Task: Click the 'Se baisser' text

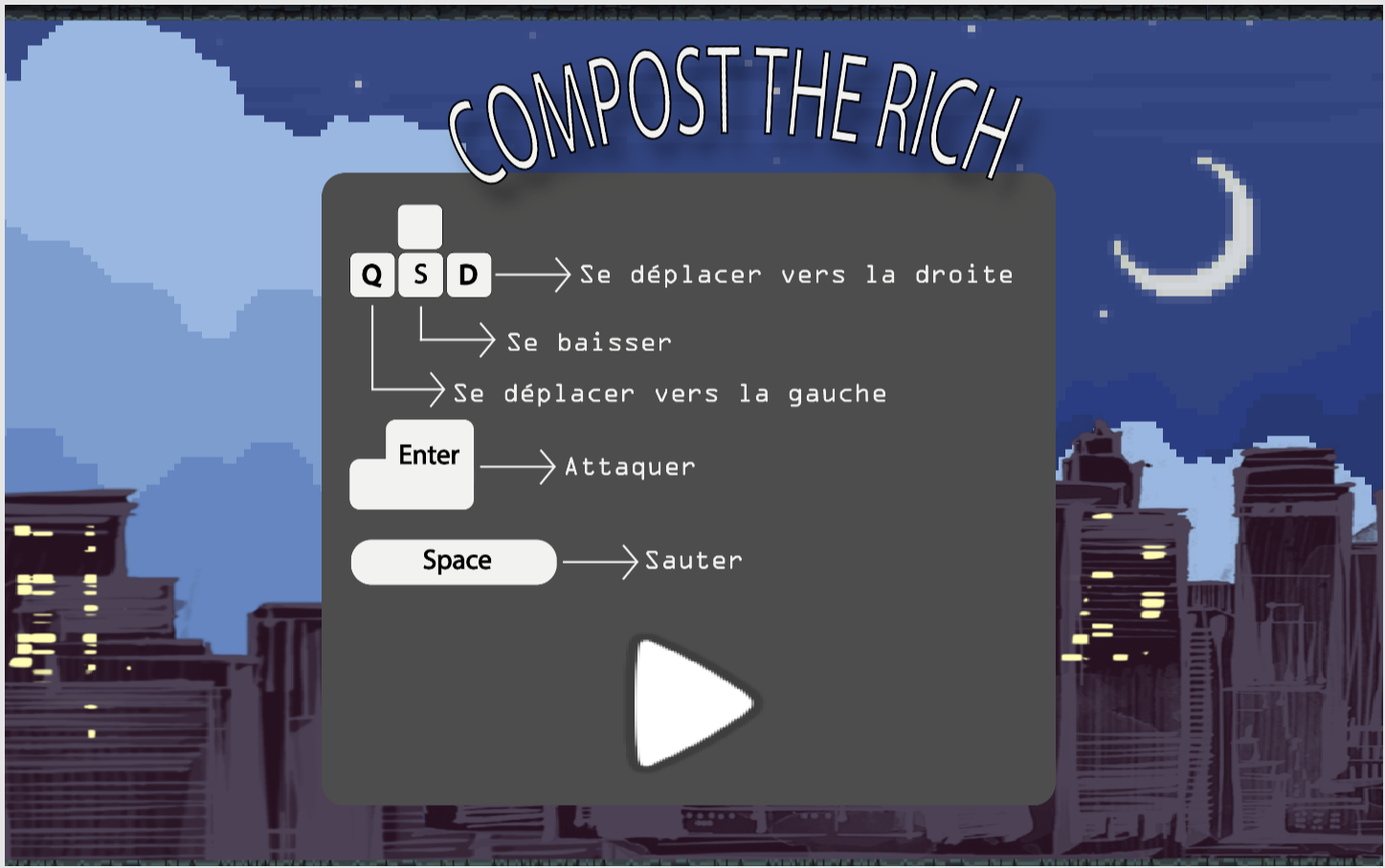Action: pos(590,342)
